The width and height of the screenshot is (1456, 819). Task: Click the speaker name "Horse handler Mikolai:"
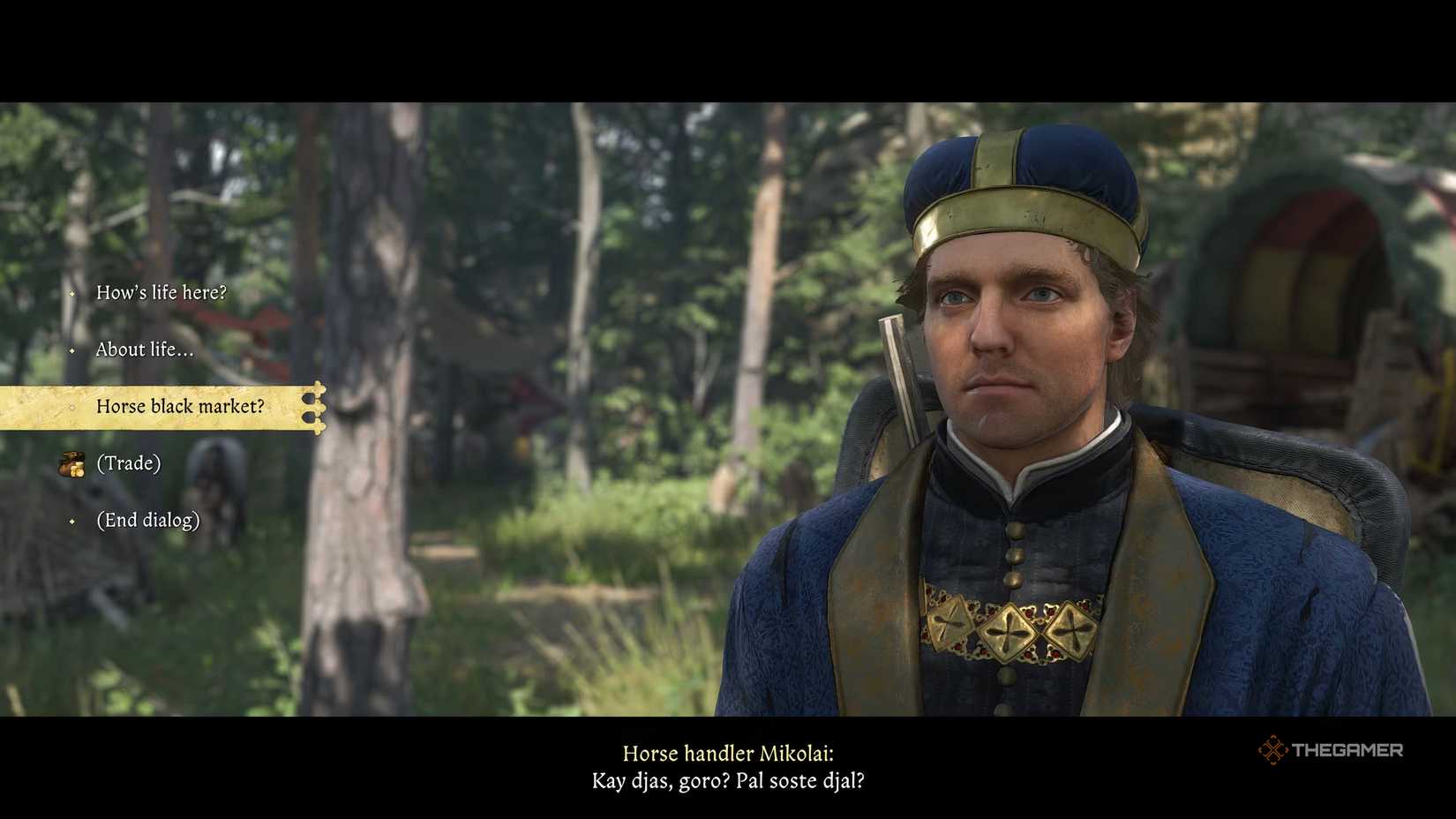(x=729, y=754)
